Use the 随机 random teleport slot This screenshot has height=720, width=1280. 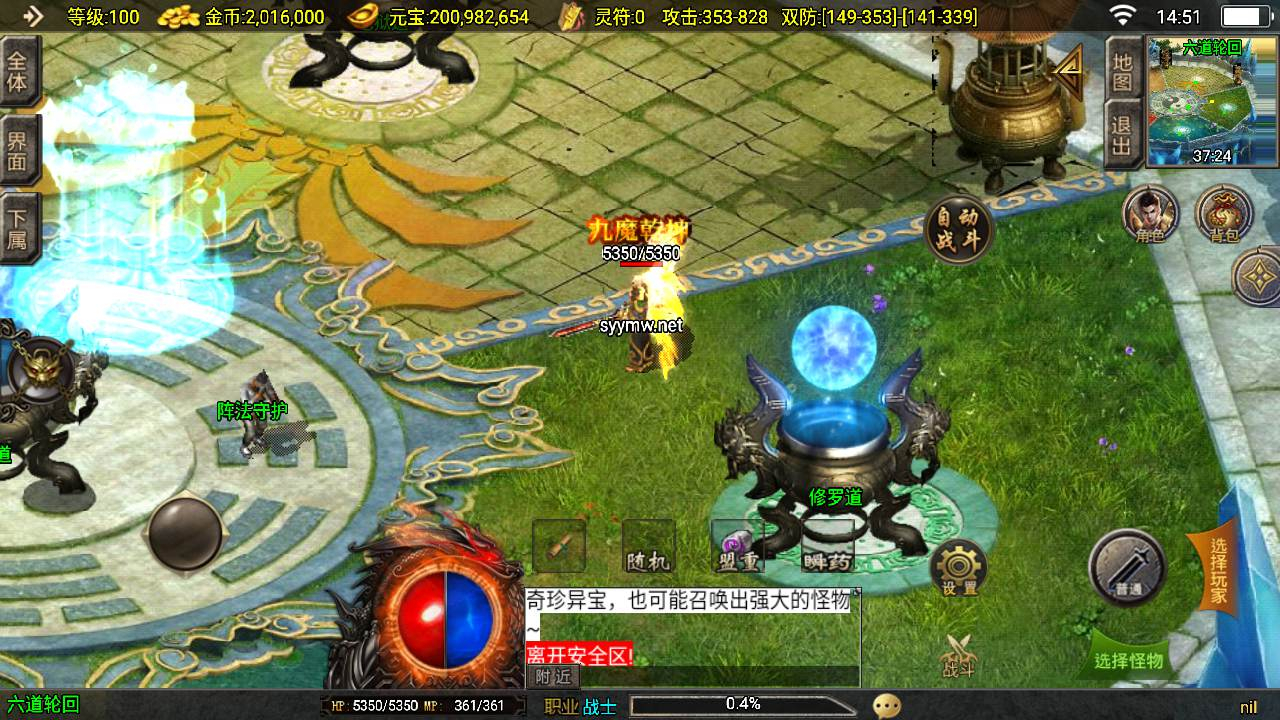point(648,546)
